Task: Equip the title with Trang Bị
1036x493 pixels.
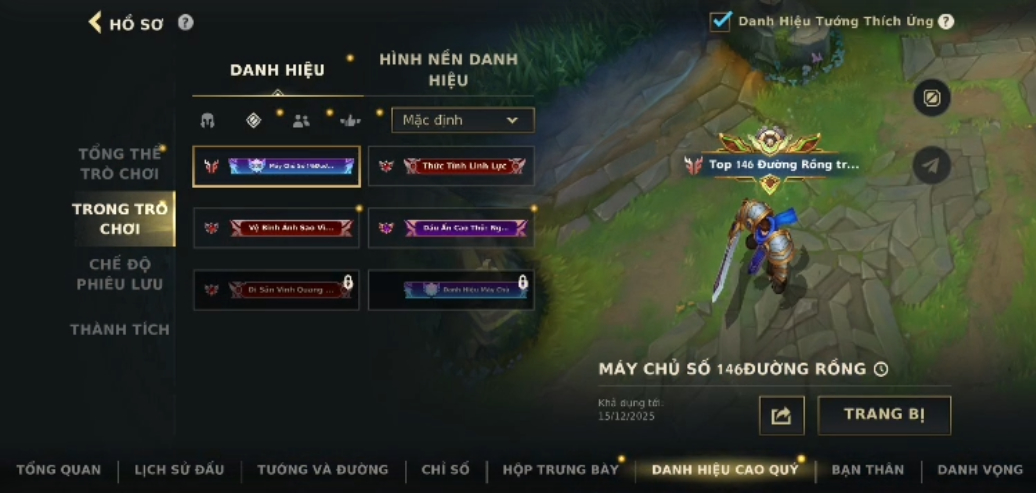Action: click(x=884, y=415)
